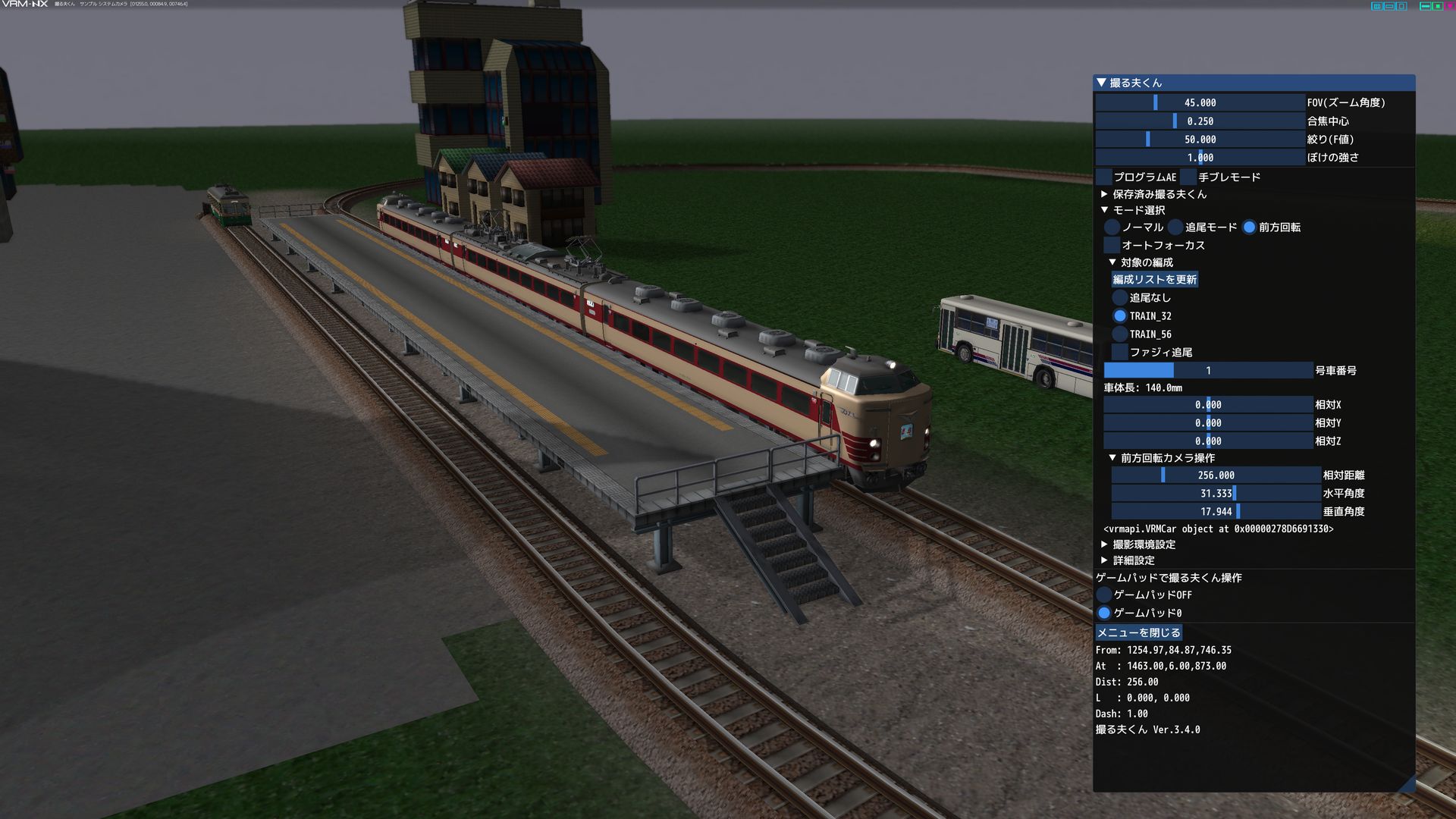Select TRAIN_56 as the target

(x=1120, y=334)
